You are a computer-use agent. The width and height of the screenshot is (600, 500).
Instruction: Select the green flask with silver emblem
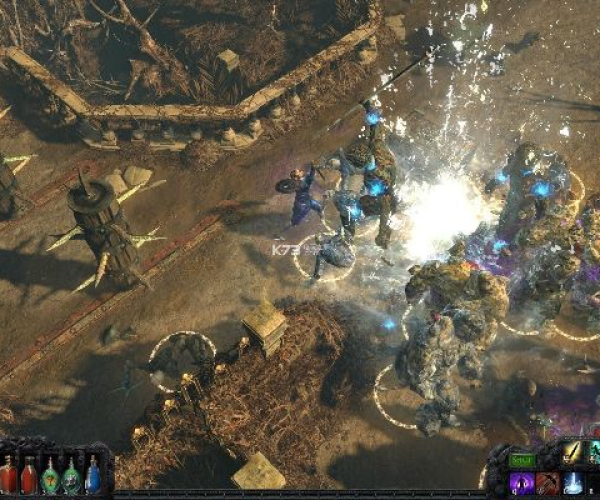click(x=72, y=476)
